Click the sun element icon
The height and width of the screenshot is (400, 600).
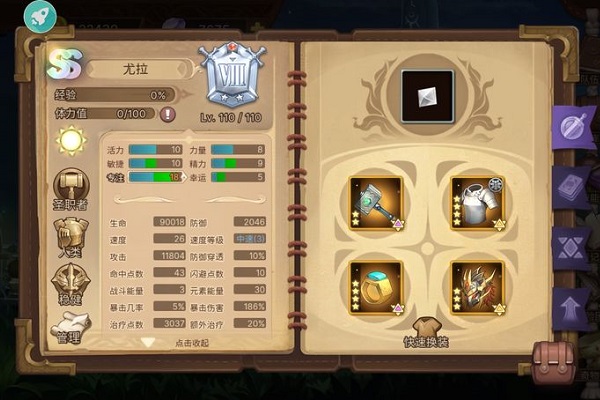[x=72, y=141]
